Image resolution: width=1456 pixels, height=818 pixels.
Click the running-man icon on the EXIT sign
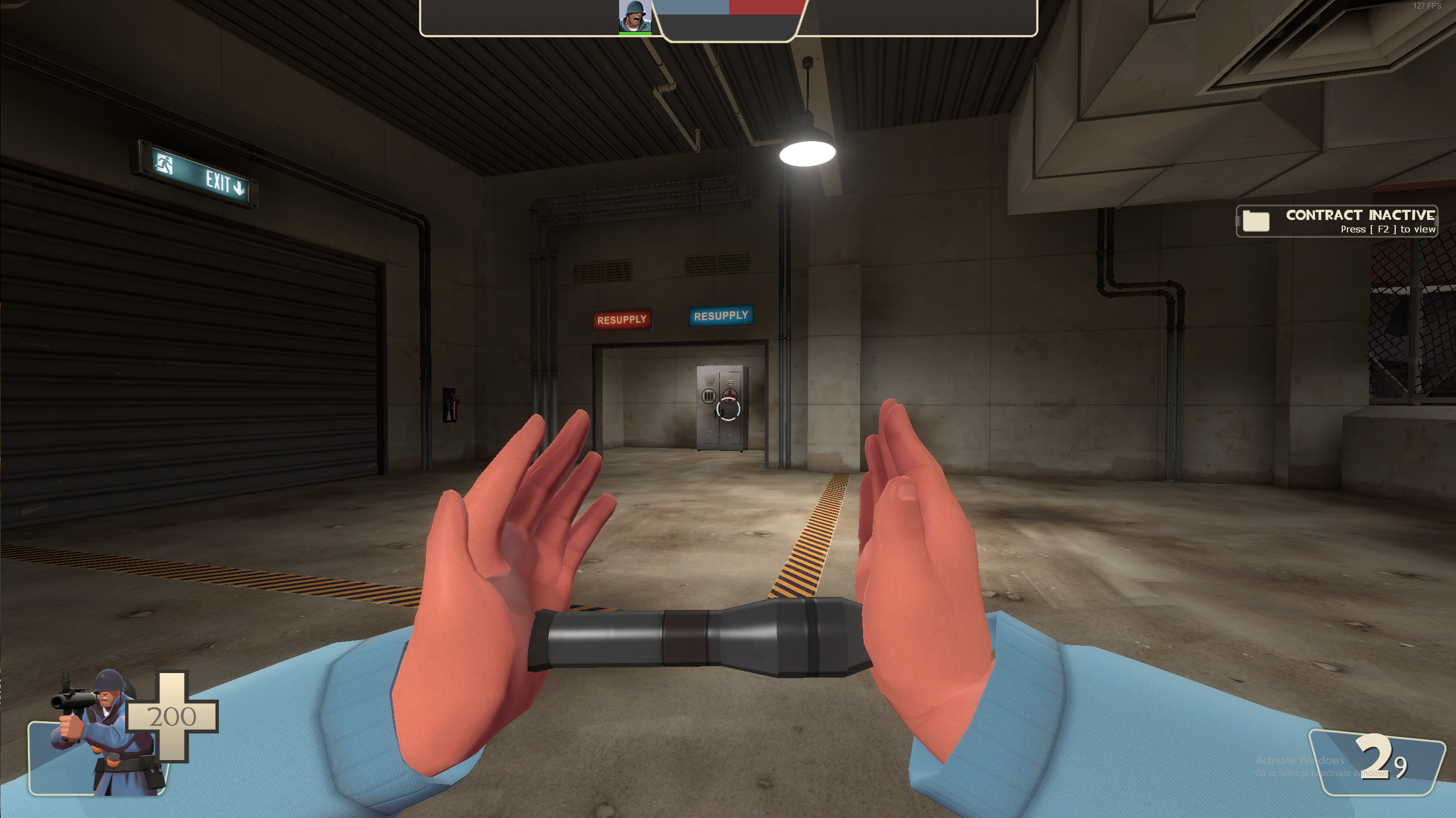[165, 165]
